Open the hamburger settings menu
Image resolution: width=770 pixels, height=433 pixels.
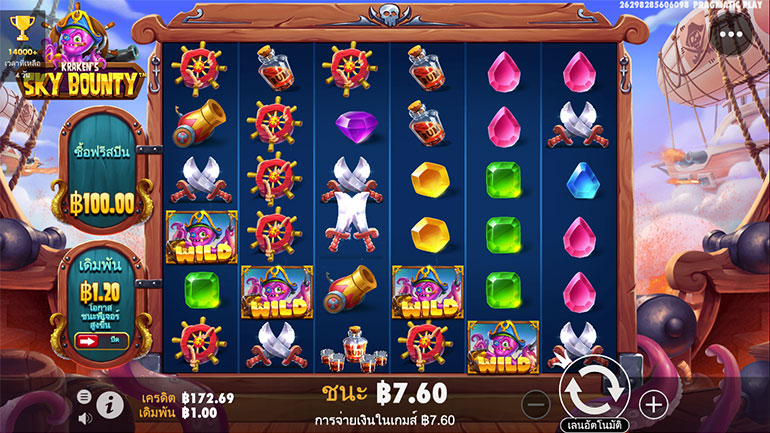[85, 397]
